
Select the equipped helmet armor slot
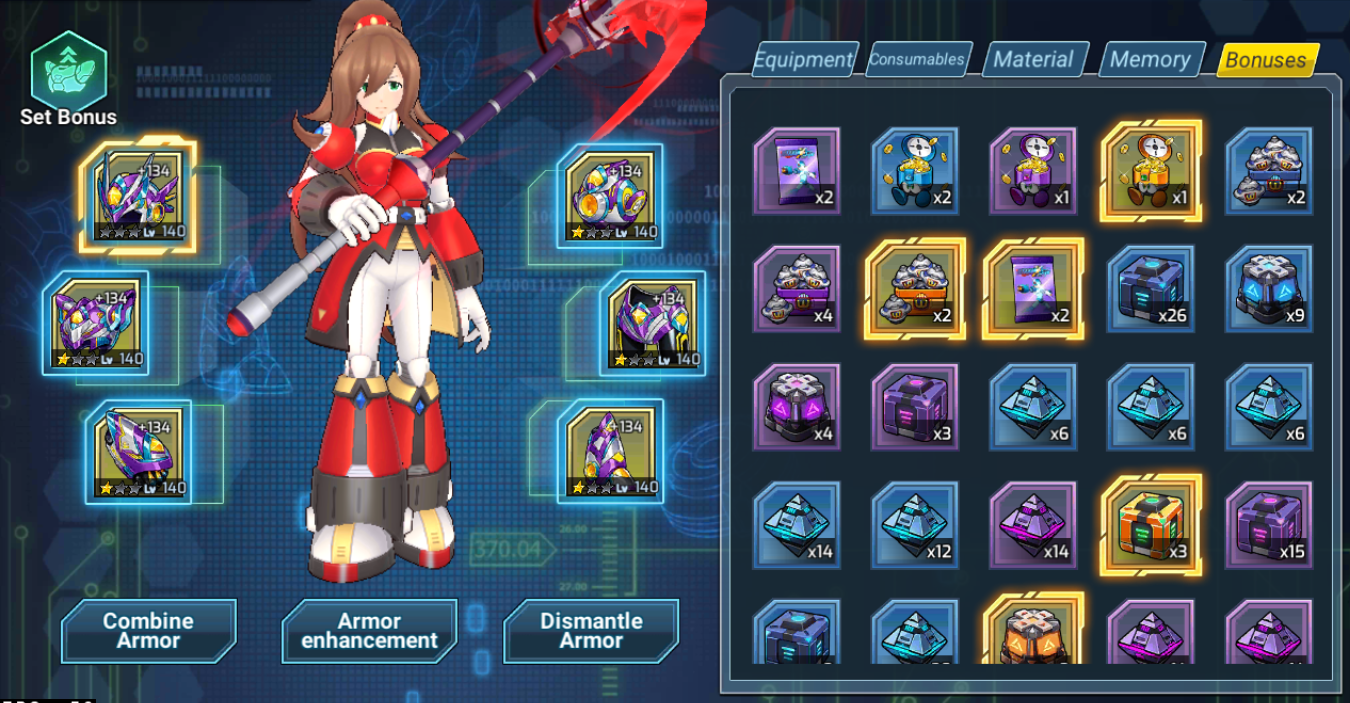point(137,196)
